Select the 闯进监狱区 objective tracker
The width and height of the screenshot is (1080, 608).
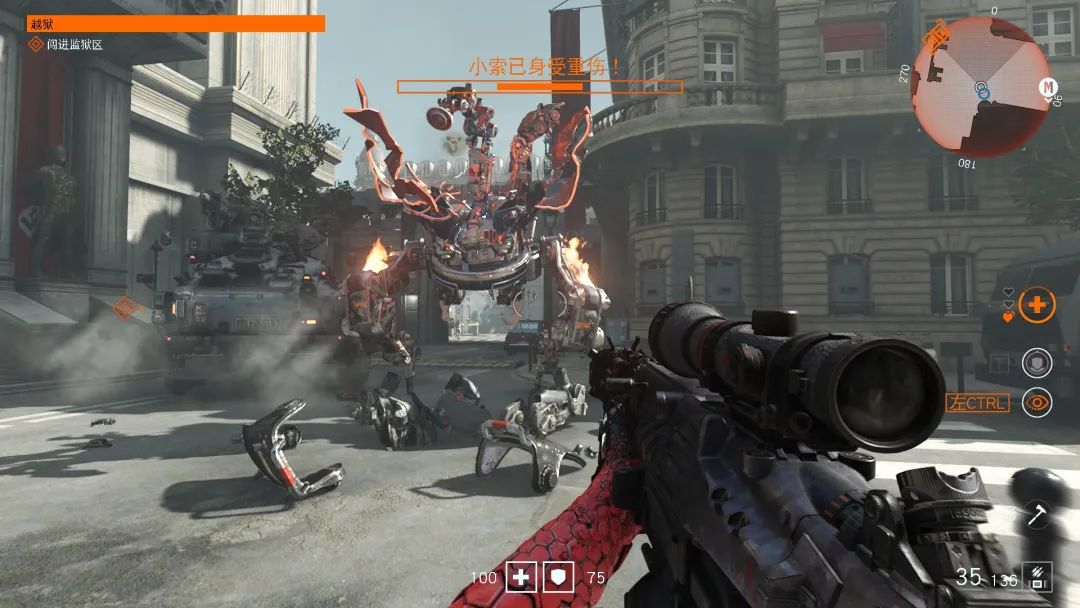coord(66,45)
